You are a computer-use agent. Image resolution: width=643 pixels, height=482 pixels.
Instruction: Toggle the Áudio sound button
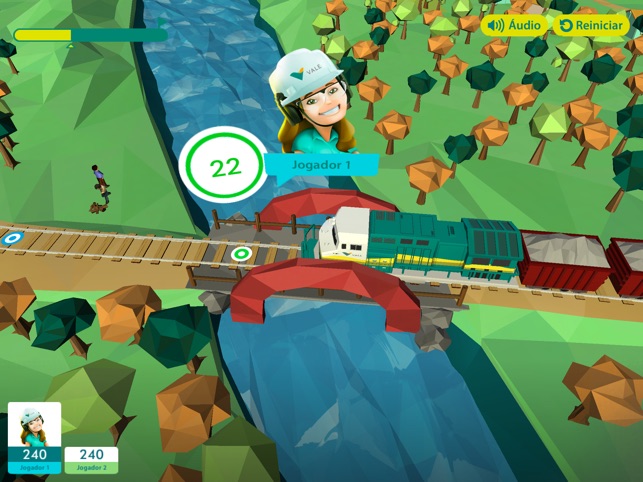pyautogui.click(x=514, y=25)
